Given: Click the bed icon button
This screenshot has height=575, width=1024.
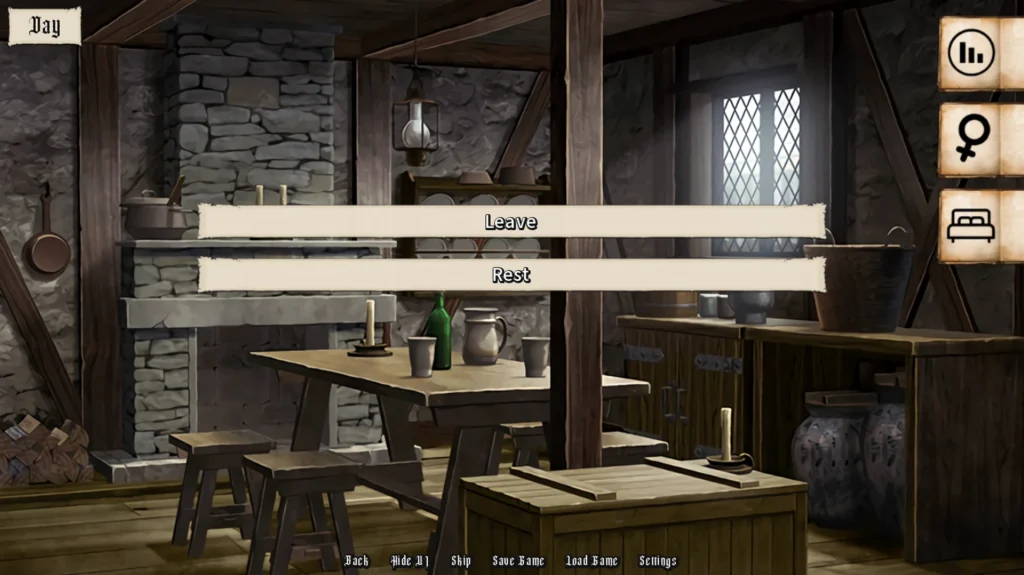Looking at the screenshot, I should coord(971,227).
